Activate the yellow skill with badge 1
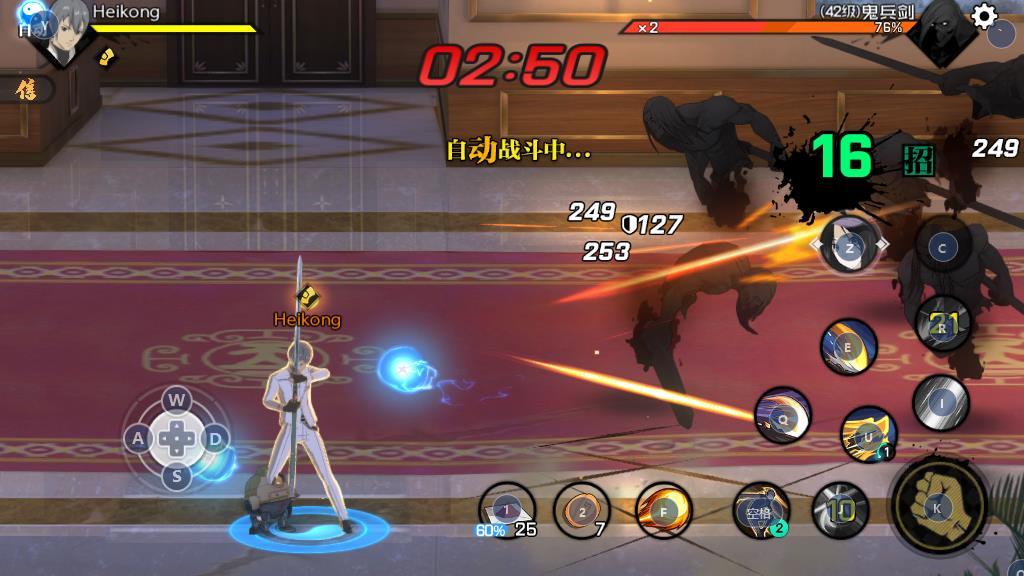 tap(867, 434)
